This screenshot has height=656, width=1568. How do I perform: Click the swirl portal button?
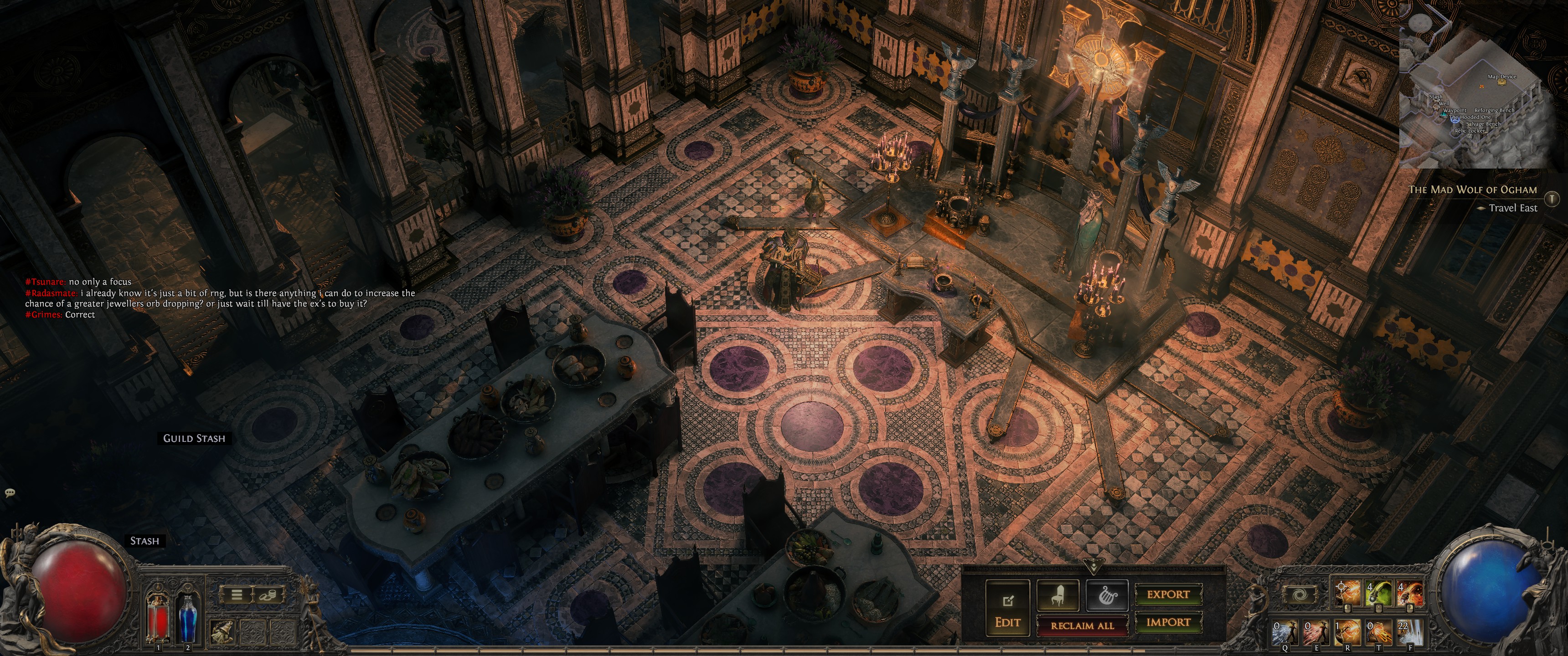click(1299, 594)
